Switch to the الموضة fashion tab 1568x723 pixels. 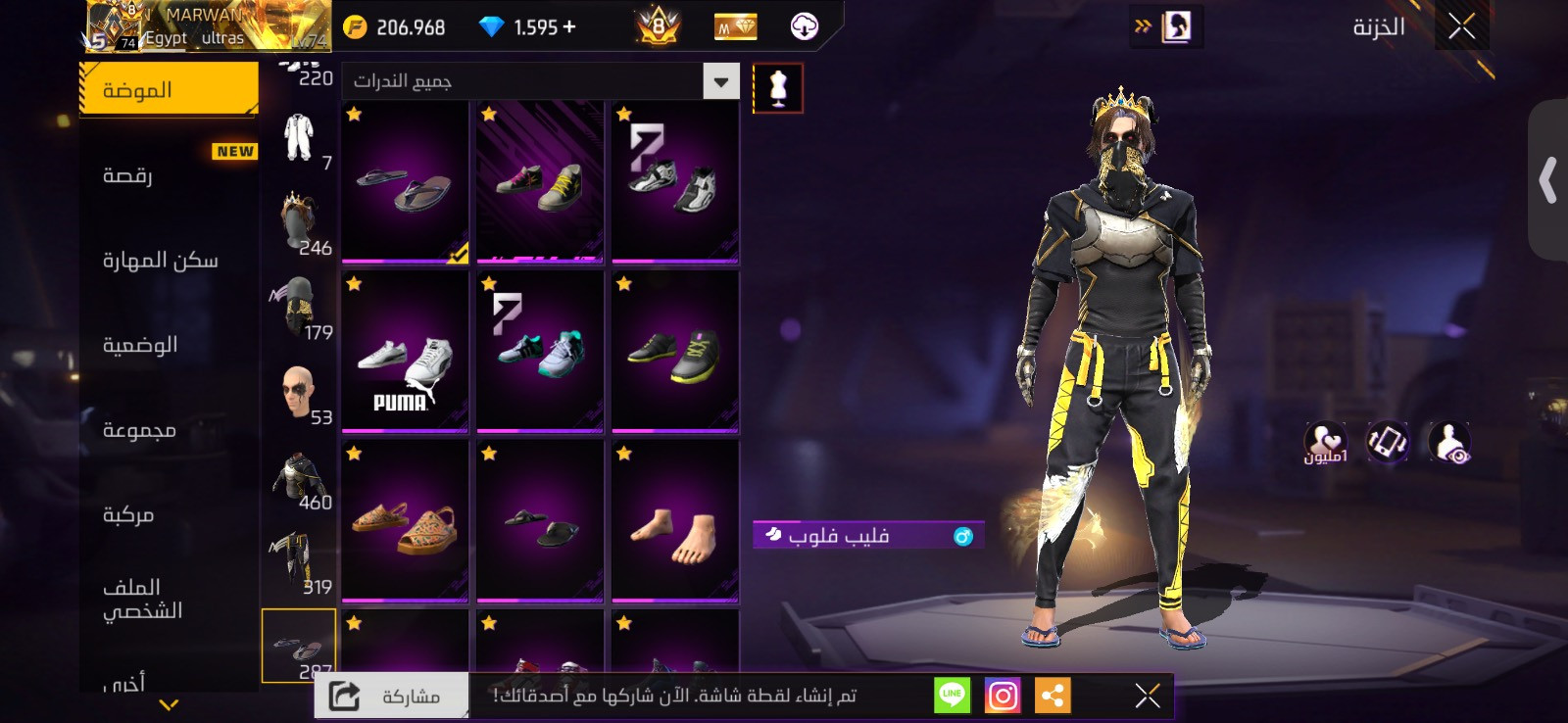coord(168,89)
